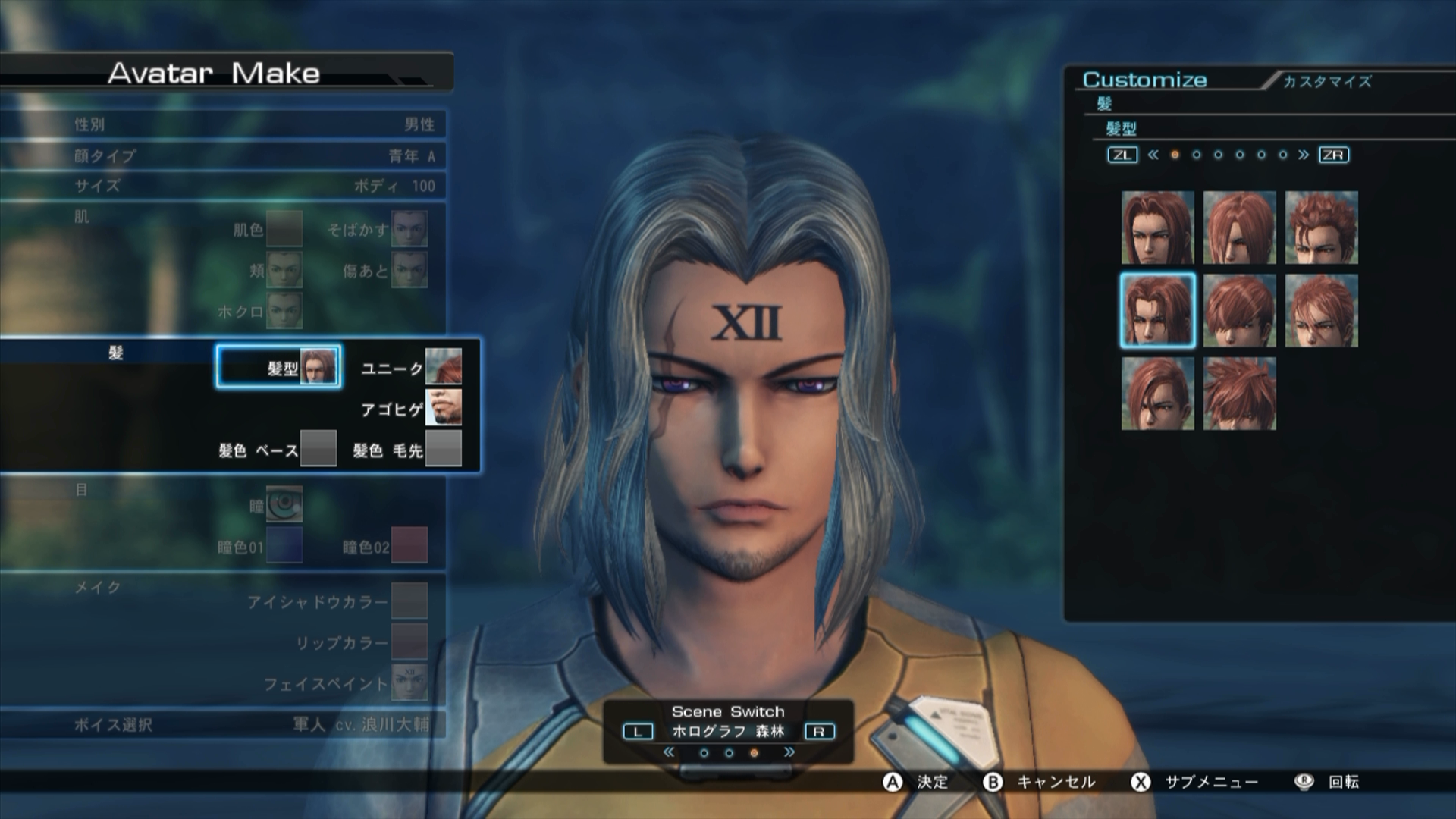Select the ユニーク unique hairstyle option
This screenshot has width=1456, height=819.
coord(445,367)
